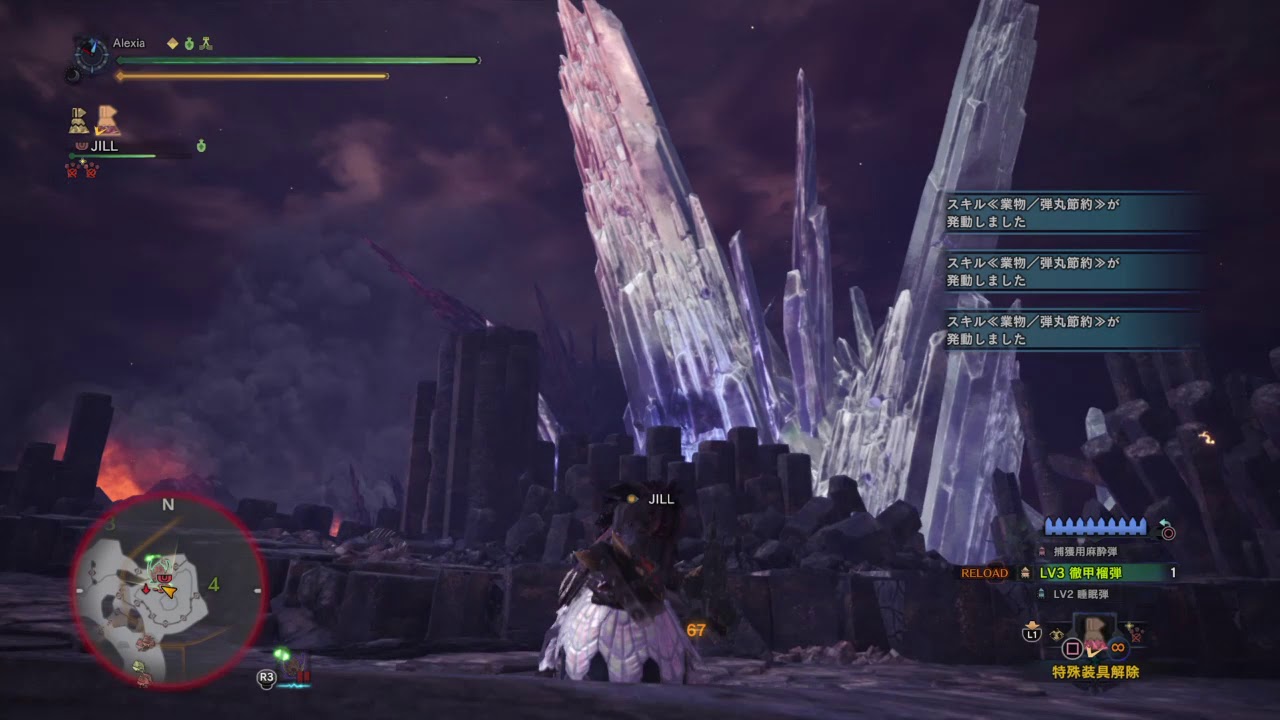Click the red paw icons under JILL
1280x720 pixels.
click(82, 170)
